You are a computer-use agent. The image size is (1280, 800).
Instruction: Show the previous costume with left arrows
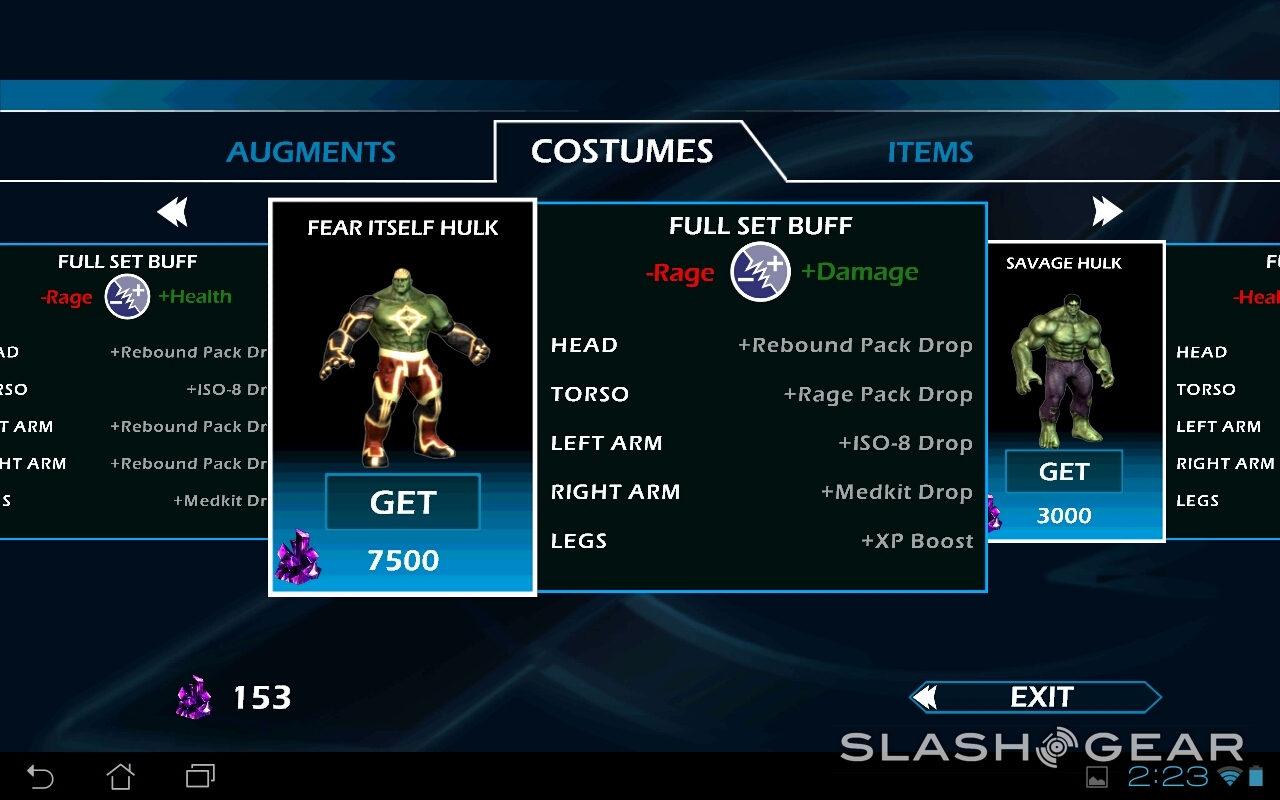[x=173, y=212]
